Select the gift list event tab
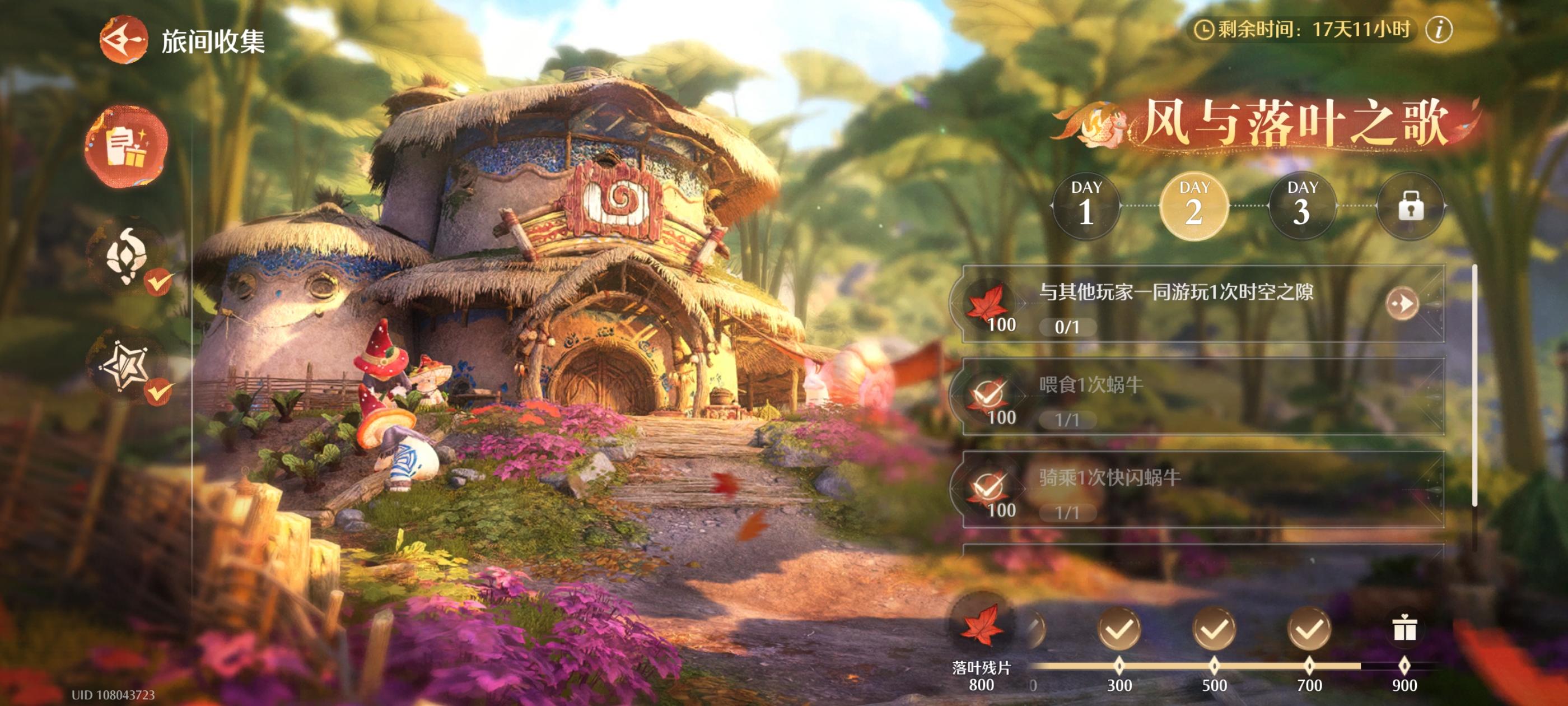The height and width of the screenshot is (706, 1568). [126, 146]
